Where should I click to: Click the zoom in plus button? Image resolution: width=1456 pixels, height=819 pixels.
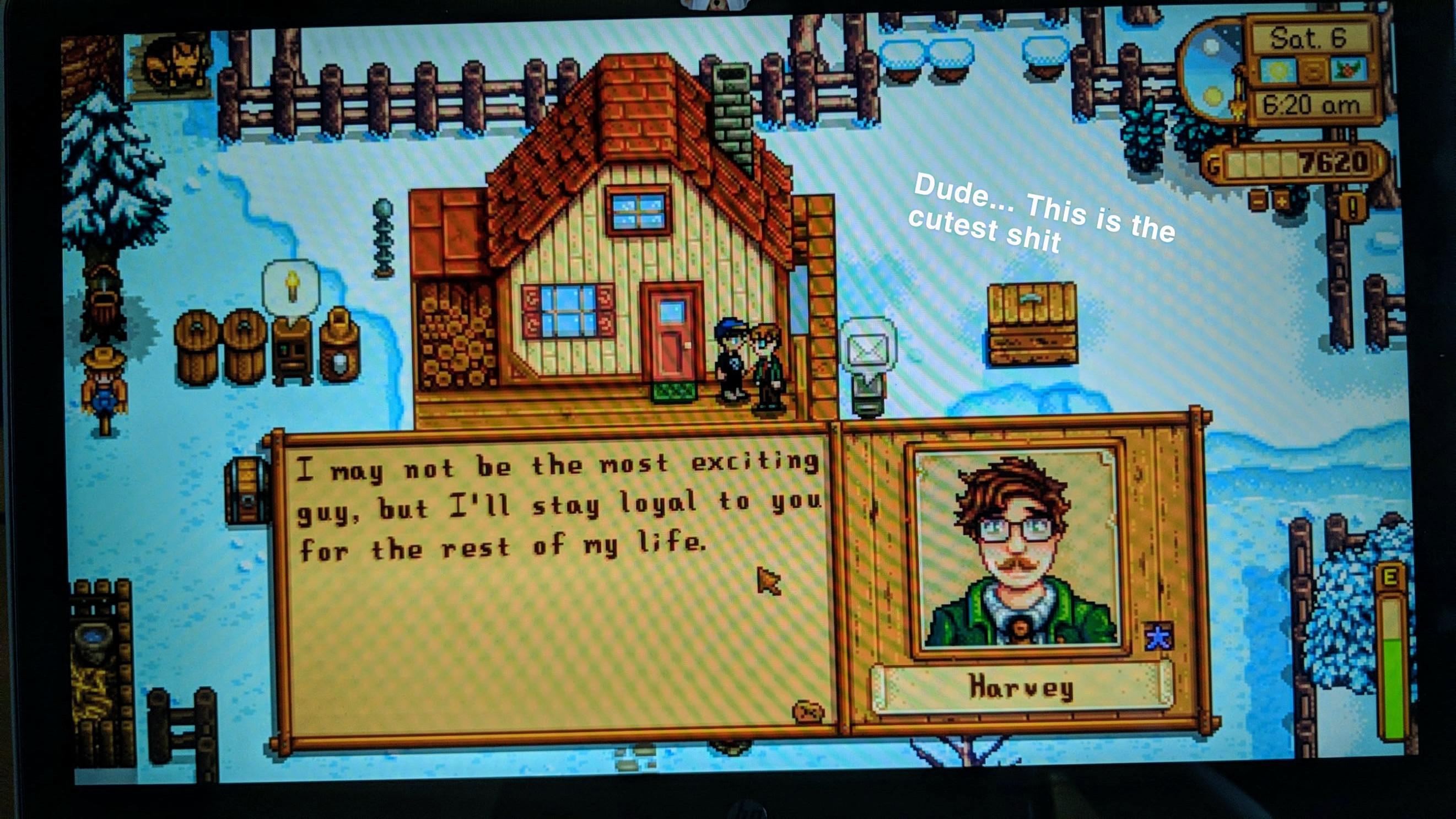[1282, 201]
